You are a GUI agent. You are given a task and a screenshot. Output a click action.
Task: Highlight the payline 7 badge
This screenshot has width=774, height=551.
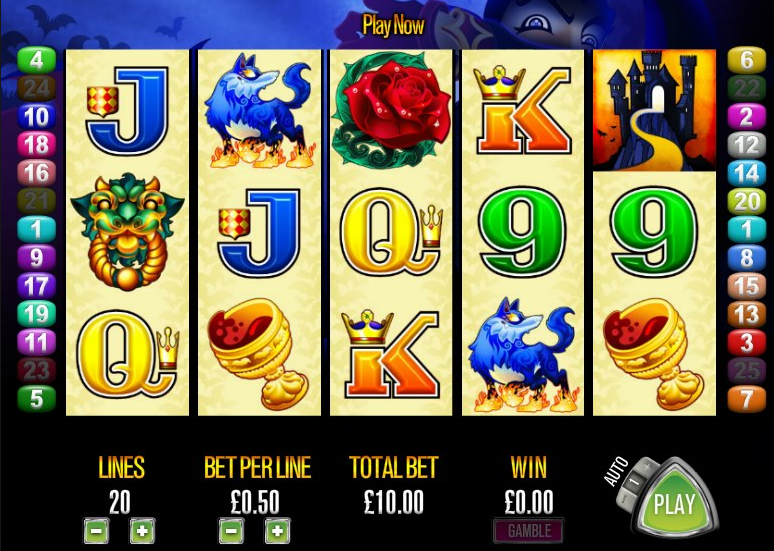pyautogui.click(x=746, y=399)
